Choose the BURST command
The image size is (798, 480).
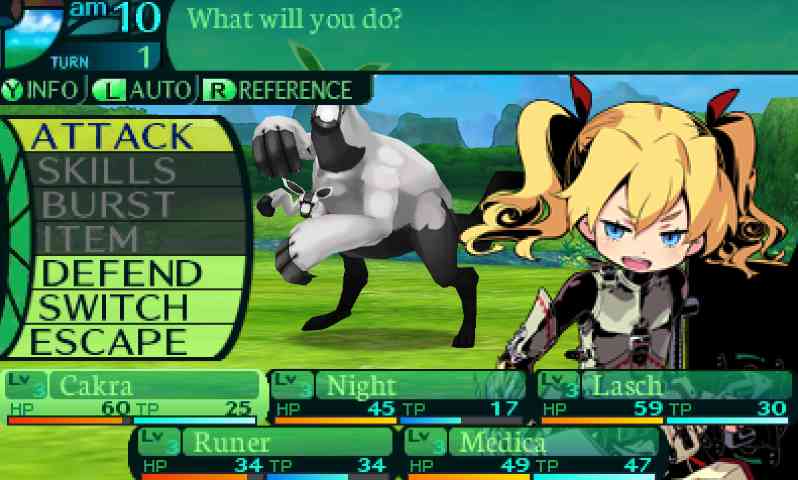coord(108,204)
